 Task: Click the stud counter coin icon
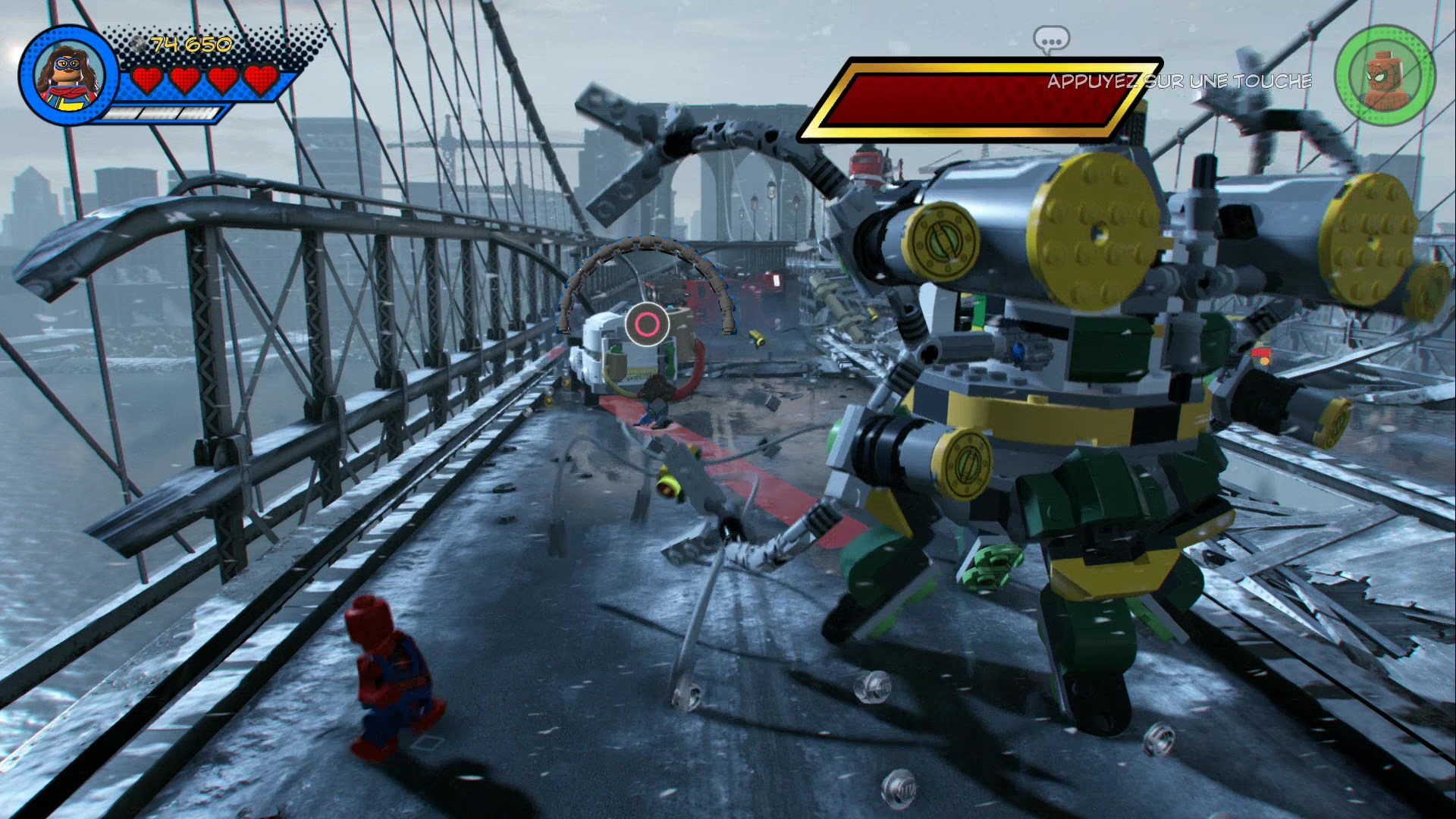click(139, 43)
